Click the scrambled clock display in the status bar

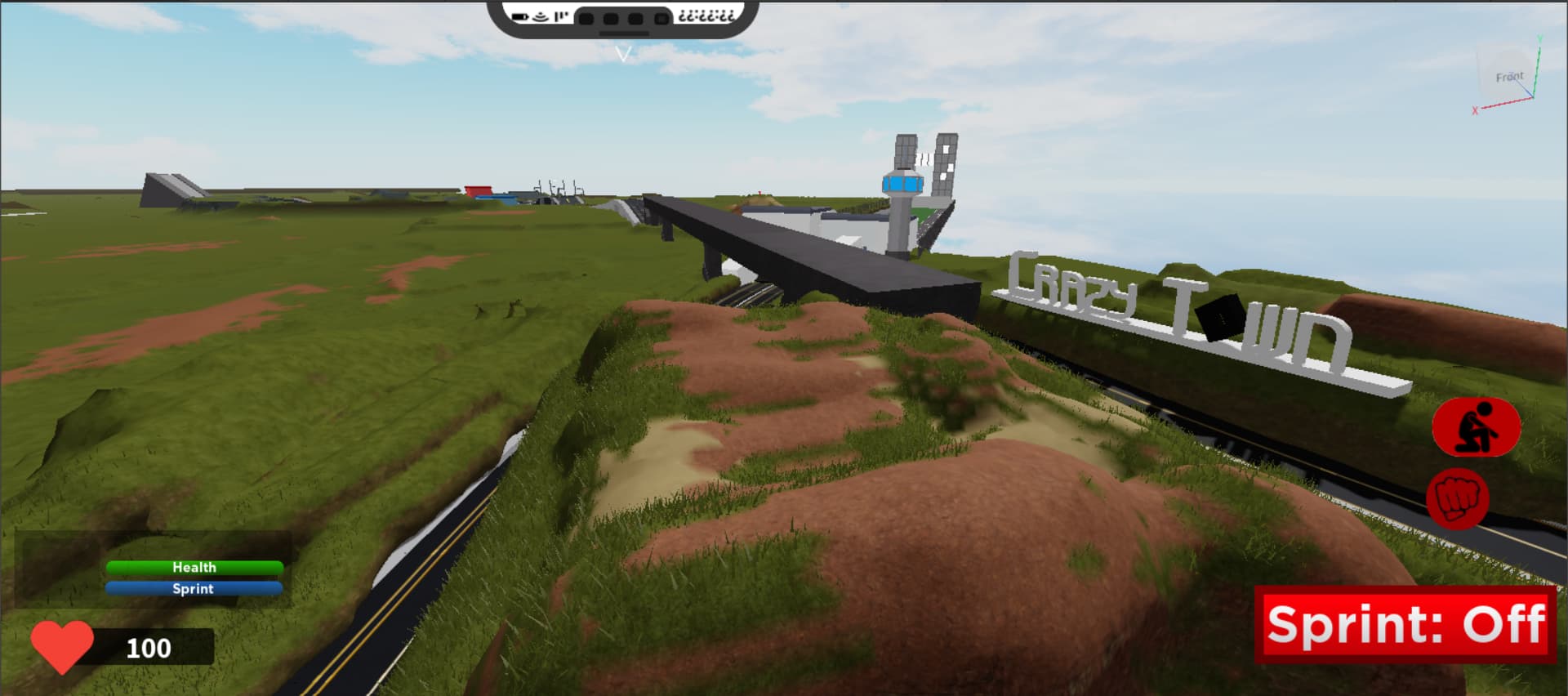[707, 16]
